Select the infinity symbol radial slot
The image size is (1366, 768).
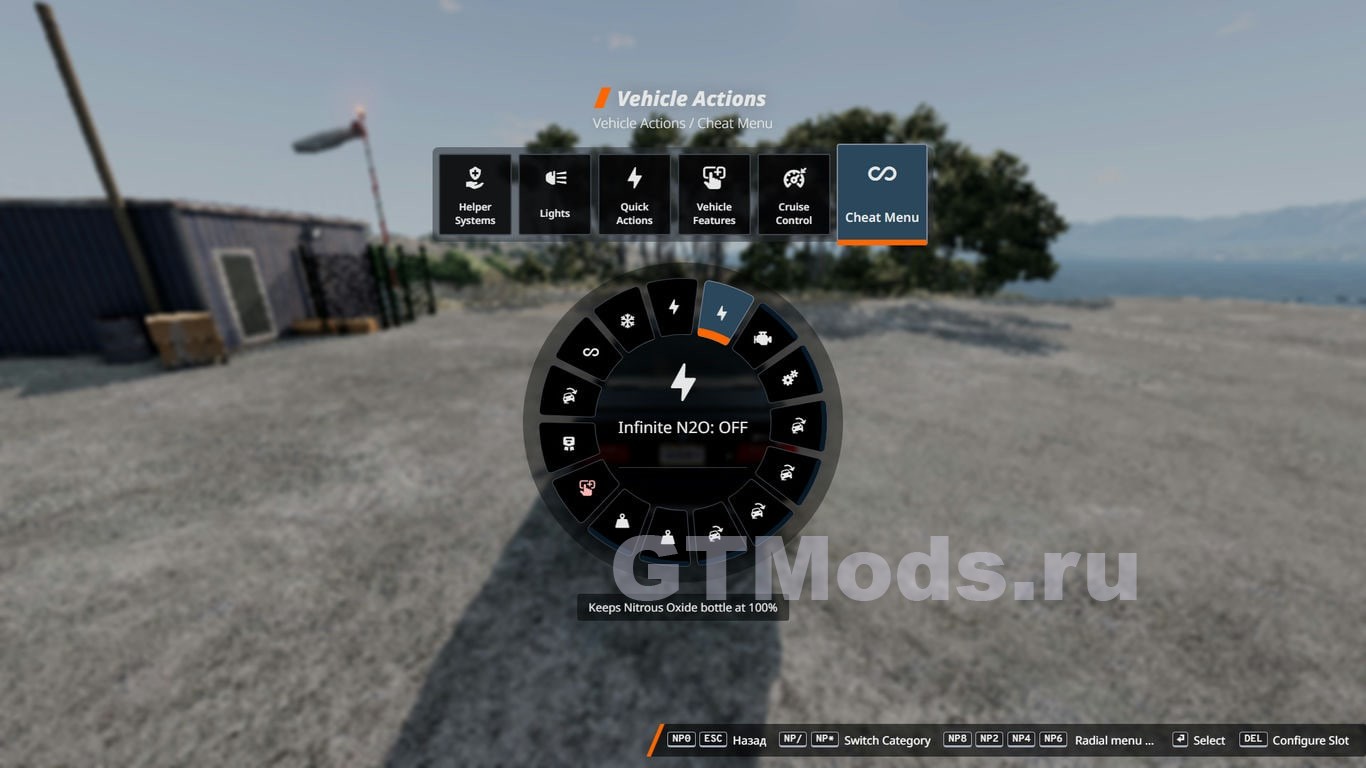click(591, 352)
